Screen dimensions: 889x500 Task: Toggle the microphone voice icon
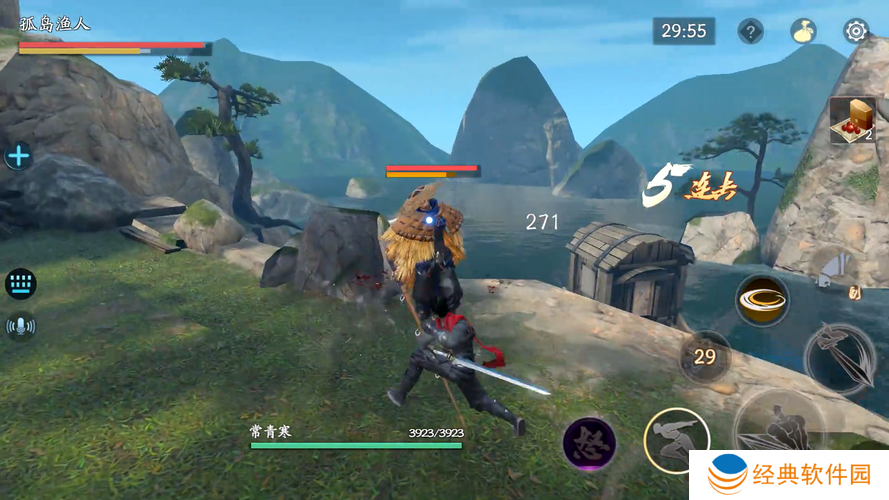(20, 326)
